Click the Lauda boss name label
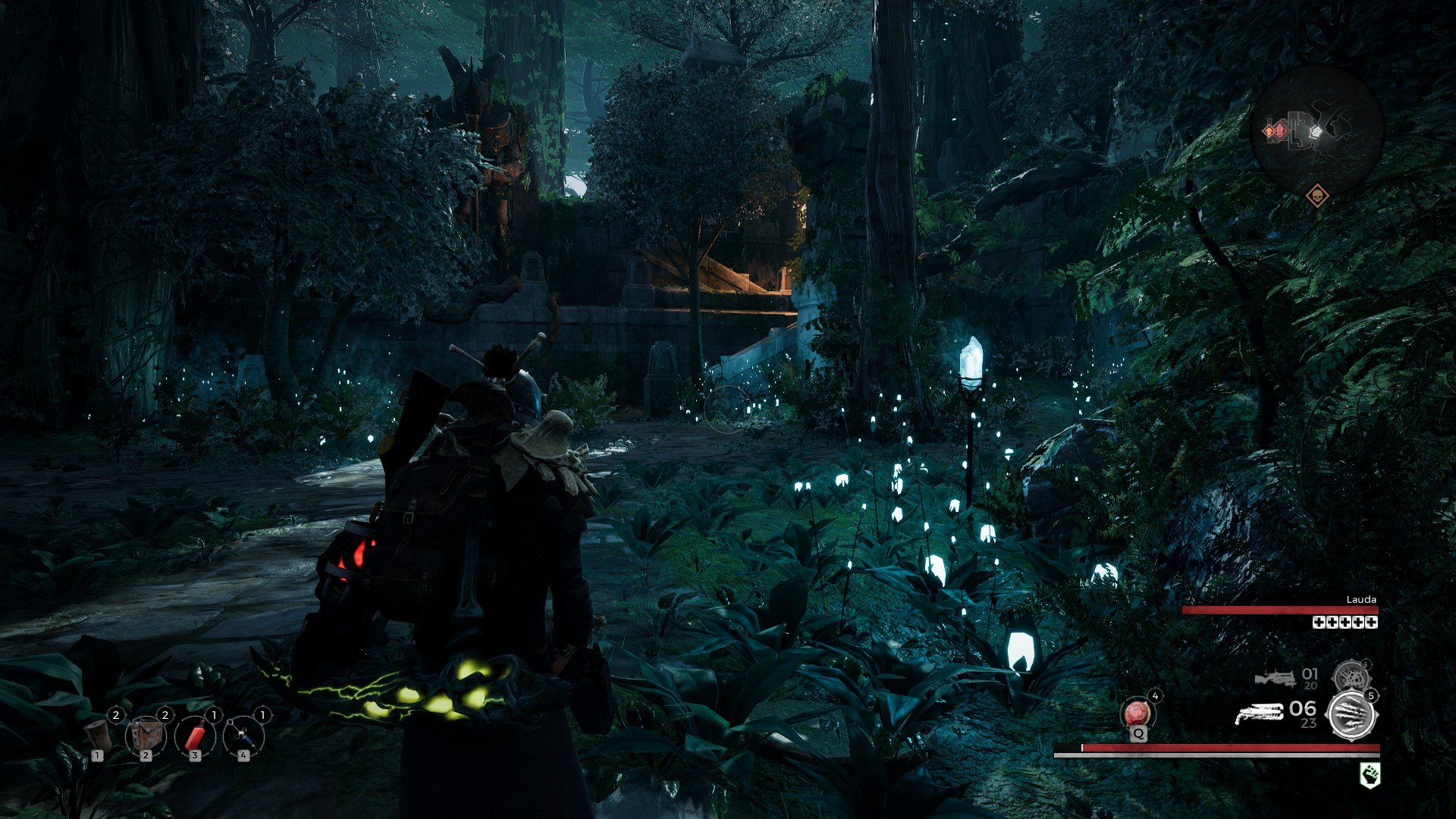 pos(1361,600)
